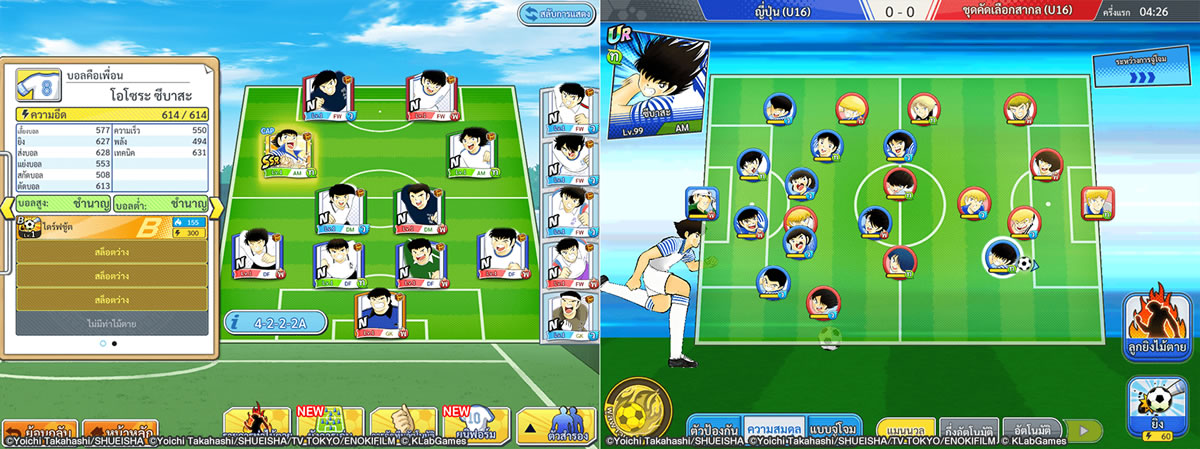The height and width of the screenshot is (449, 1200).
Task: Set play mode to อัตโนมัติ auto
Action: pyautogui.click(x=1030, y=429)
